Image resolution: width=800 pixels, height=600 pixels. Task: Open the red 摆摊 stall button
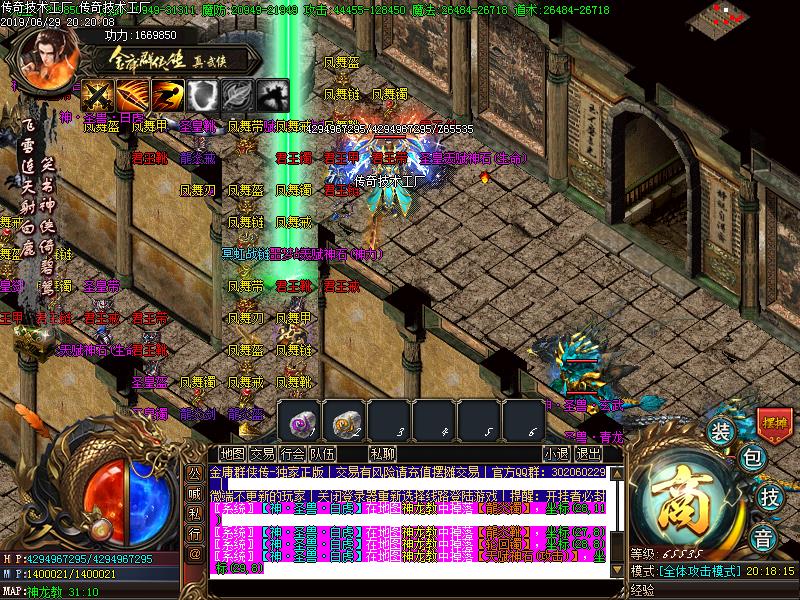(774, 423)
